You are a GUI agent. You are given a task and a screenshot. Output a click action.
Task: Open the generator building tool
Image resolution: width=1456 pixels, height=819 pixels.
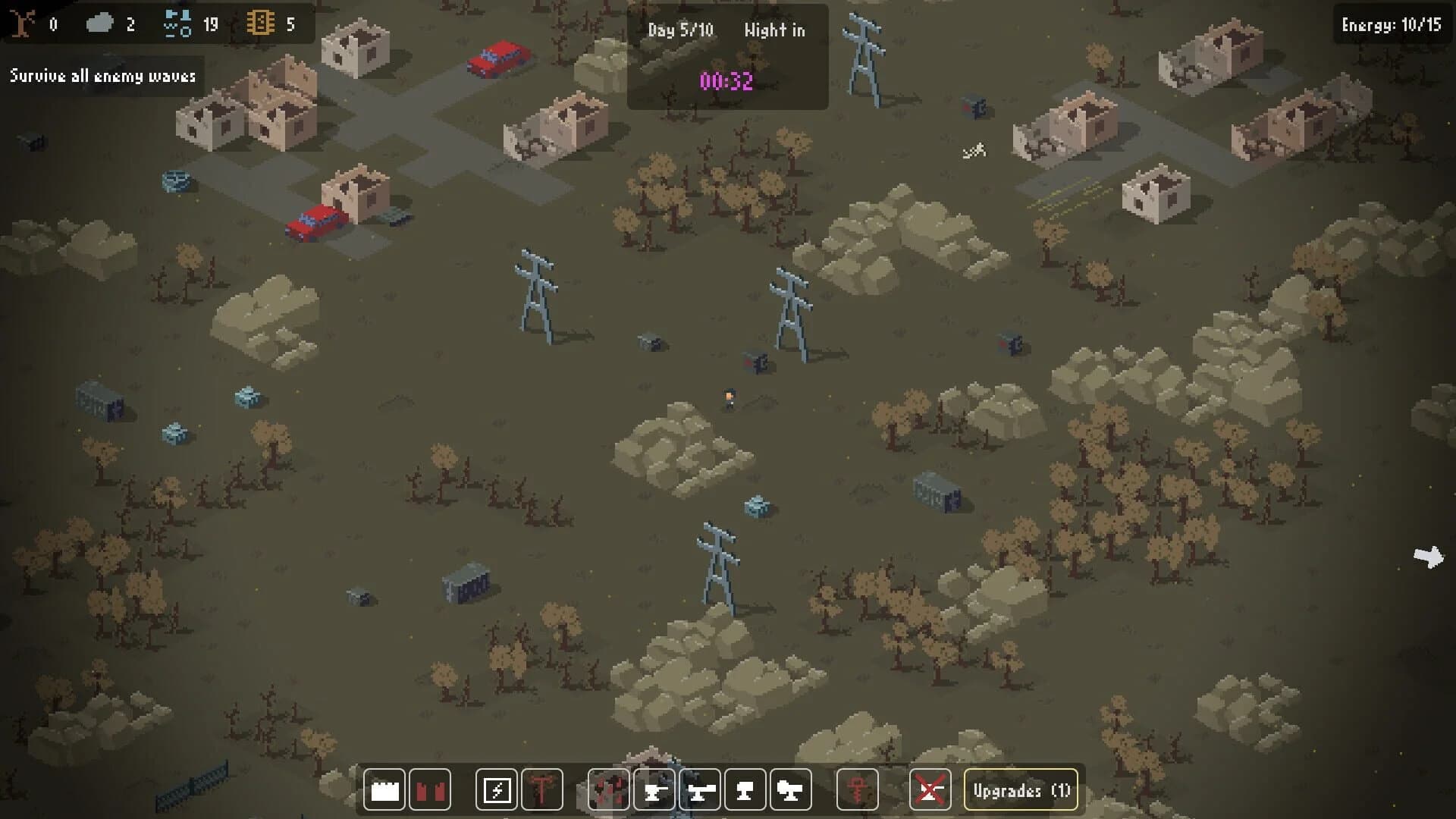pyautogui.click(x=497, y=789)
